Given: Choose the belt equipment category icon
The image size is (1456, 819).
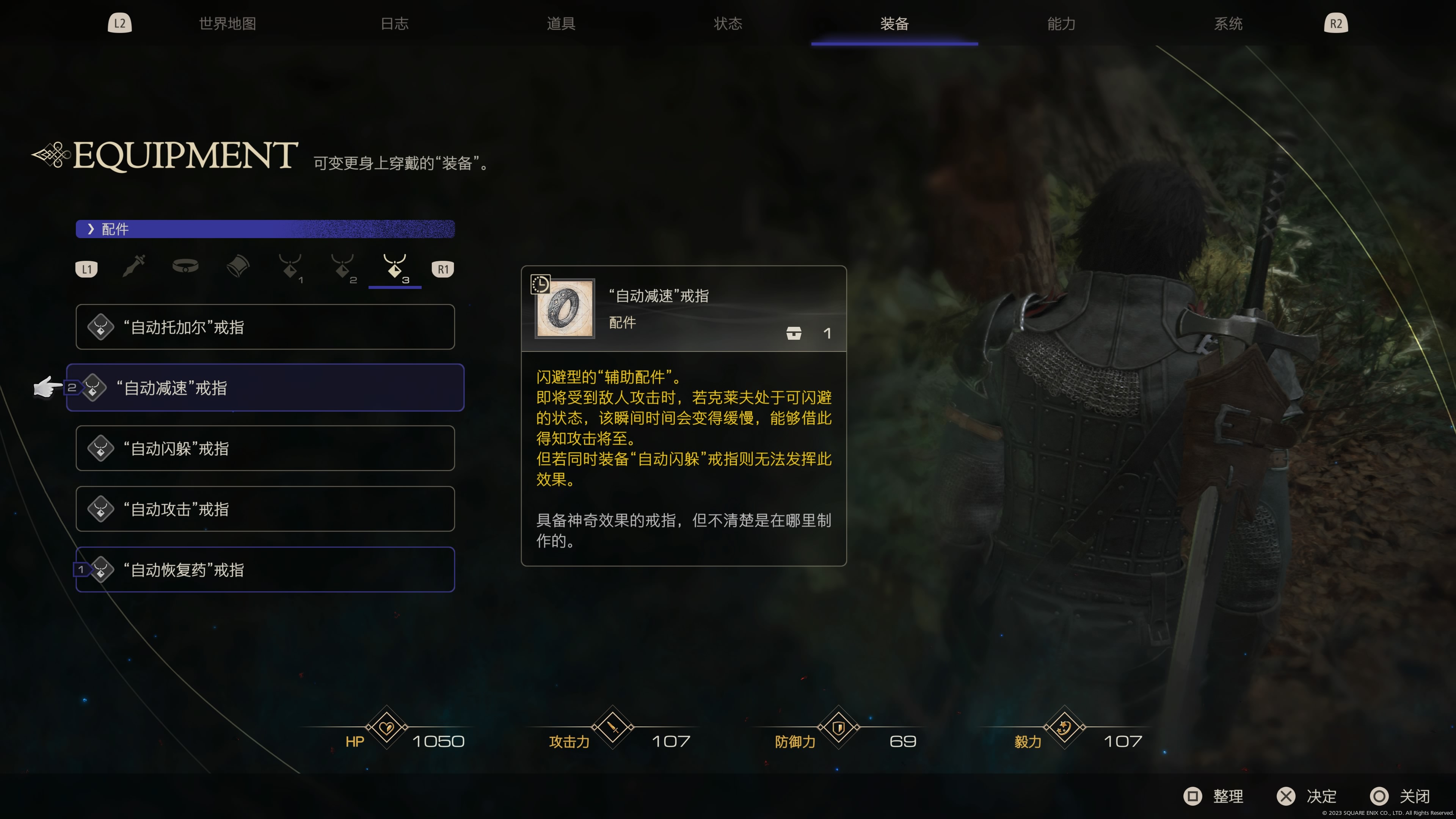Looking at the screenshot, I should coord(185,266).
